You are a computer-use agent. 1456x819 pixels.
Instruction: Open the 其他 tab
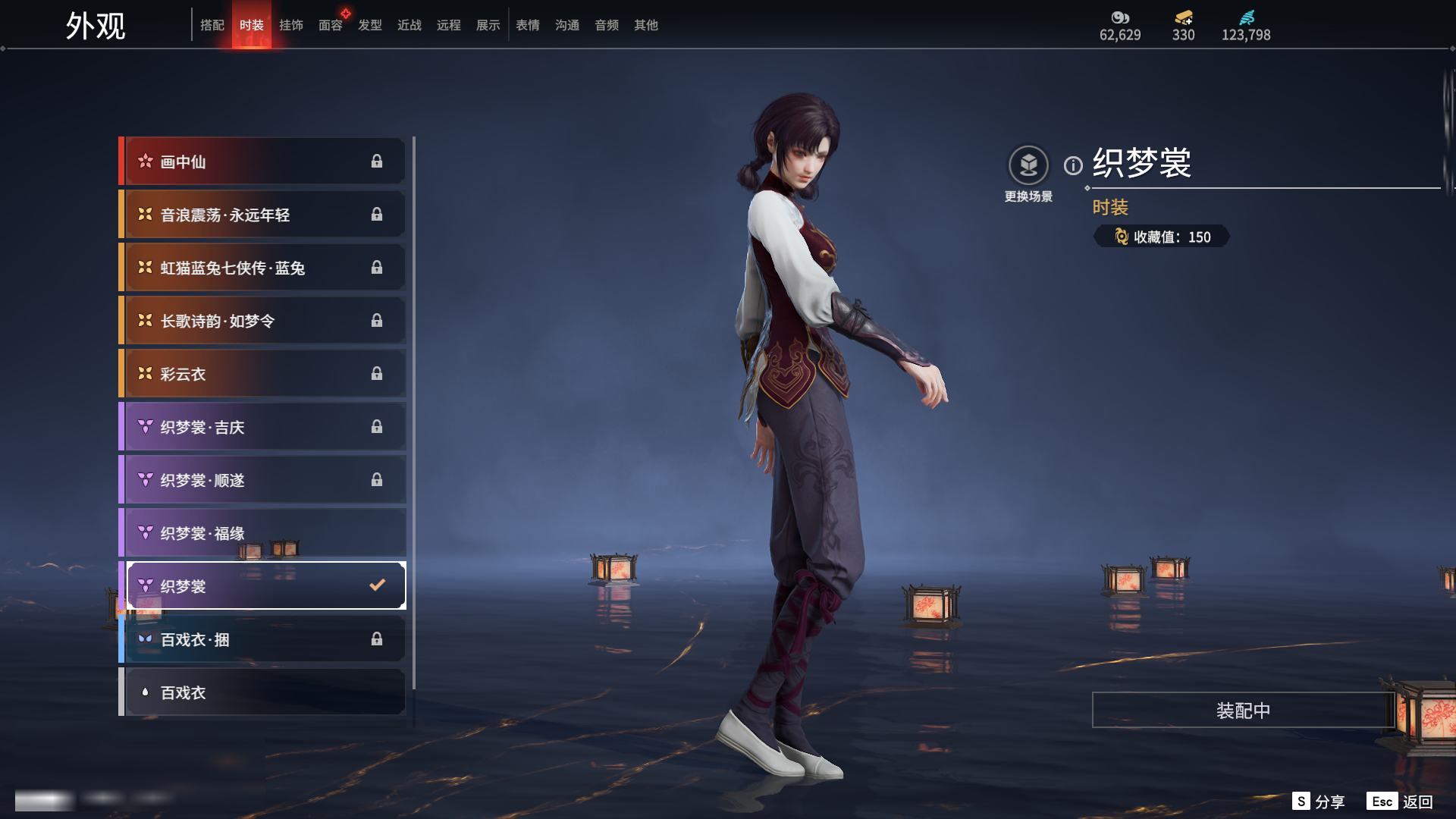(646, 25)
